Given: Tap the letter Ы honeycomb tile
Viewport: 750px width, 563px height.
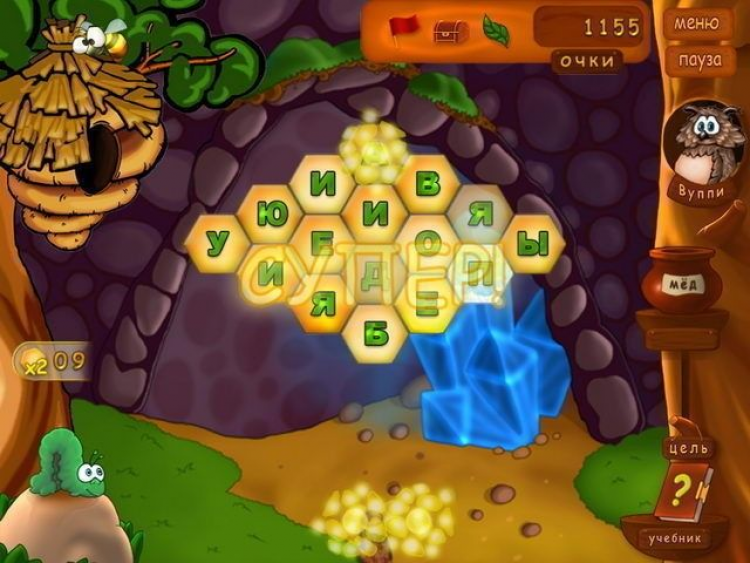Looking at the screenshot, I should (533, 243).
